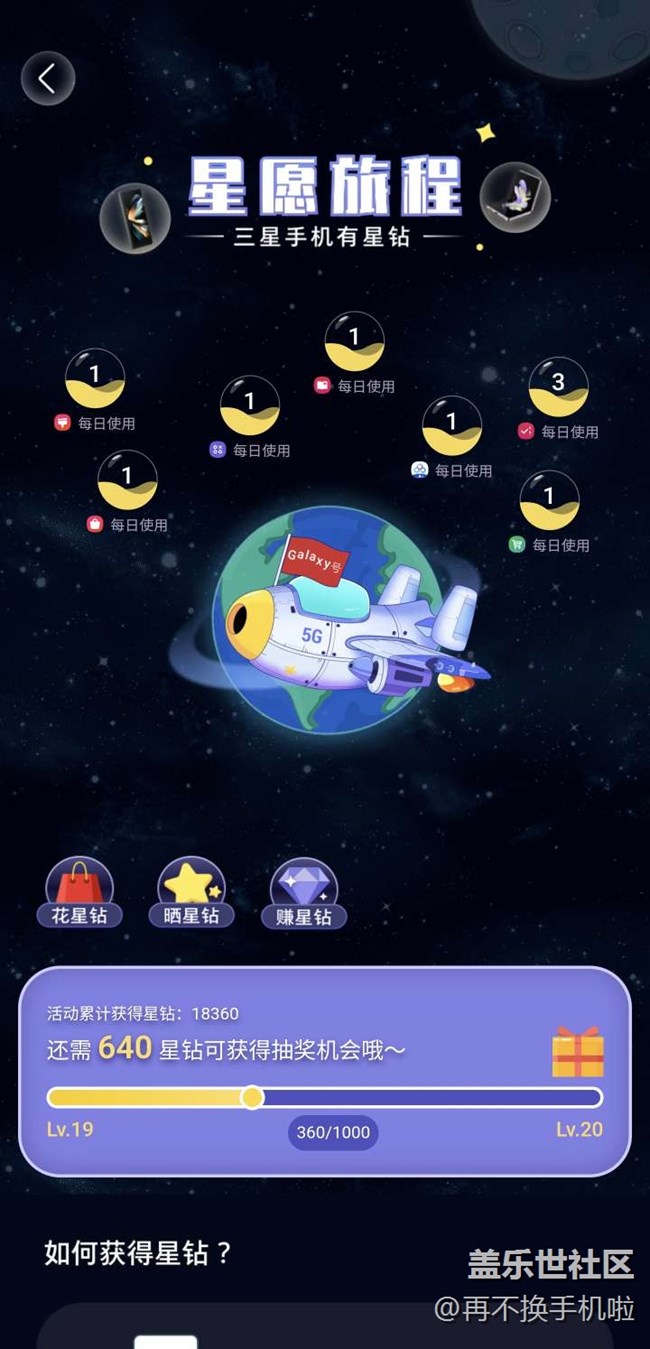Tap the orange gift box reward
The image size is (650, 1349).
(x=578, y=1051)
